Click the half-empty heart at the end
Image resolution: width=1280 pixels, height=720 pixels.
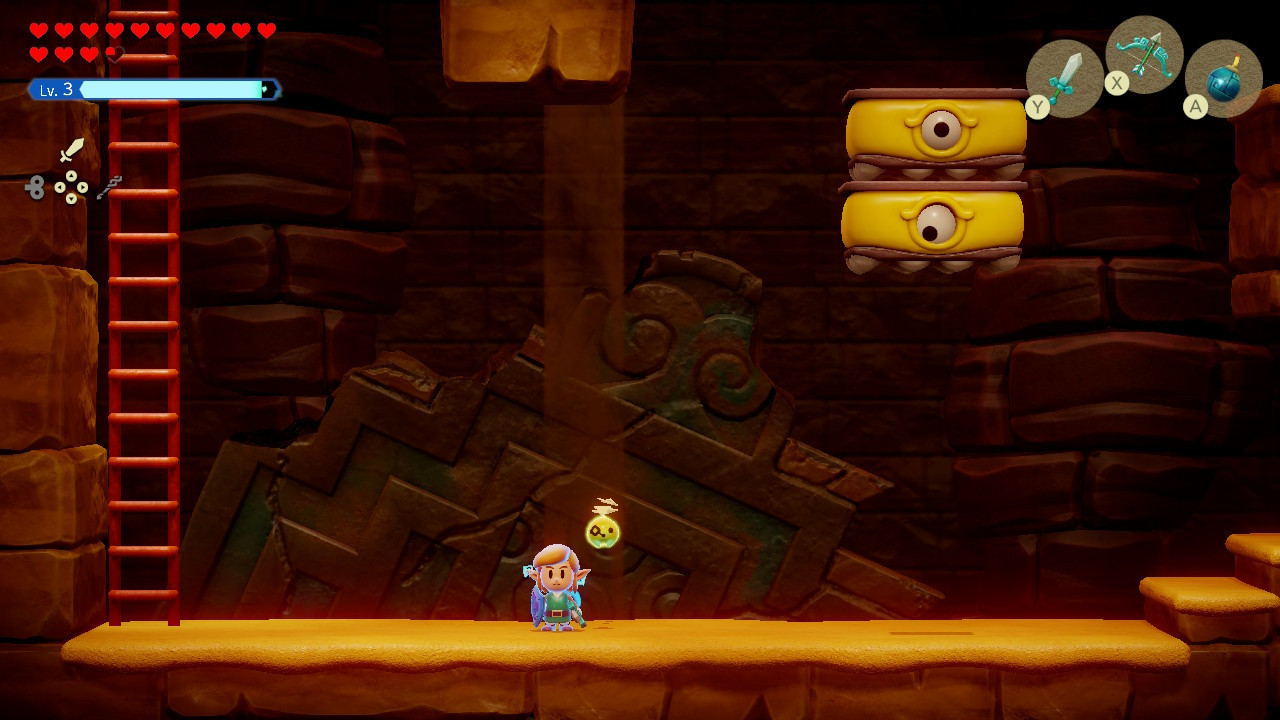[x=117, y=53]
